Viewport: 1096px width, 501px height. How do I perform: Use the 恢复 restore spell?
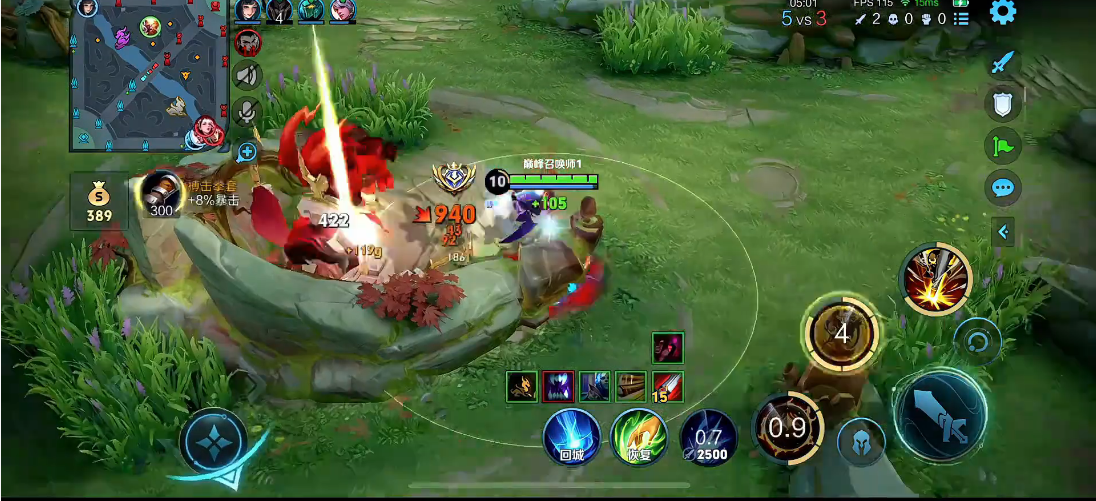(x=639, y=438)
